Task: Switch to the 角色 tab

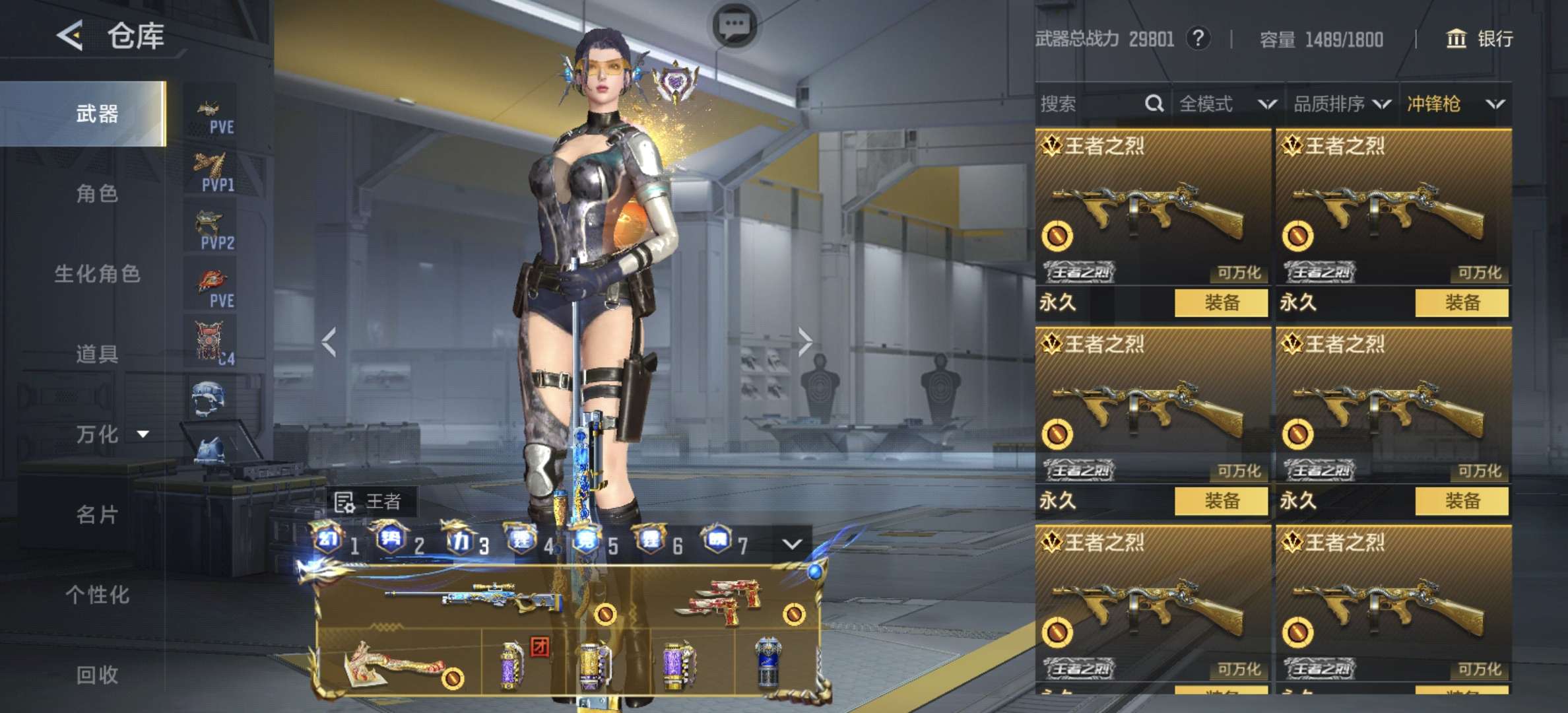Action: tap(97, 193)
